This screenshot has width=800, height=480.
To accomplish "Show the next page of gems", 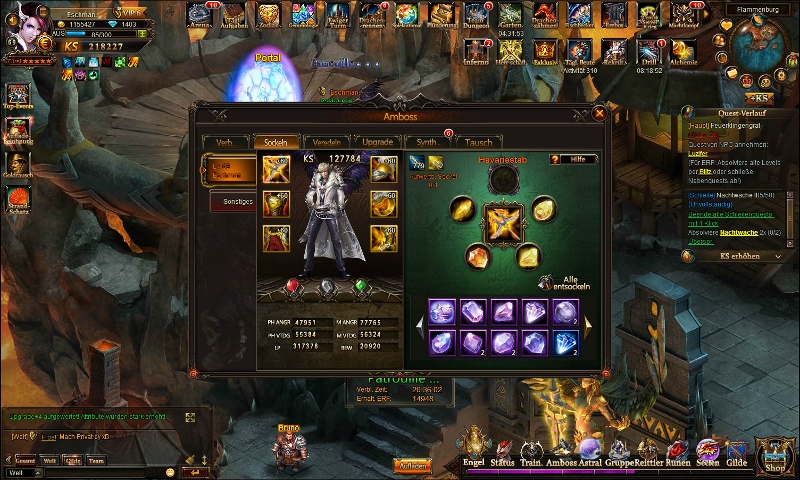I will click(587, 323).
